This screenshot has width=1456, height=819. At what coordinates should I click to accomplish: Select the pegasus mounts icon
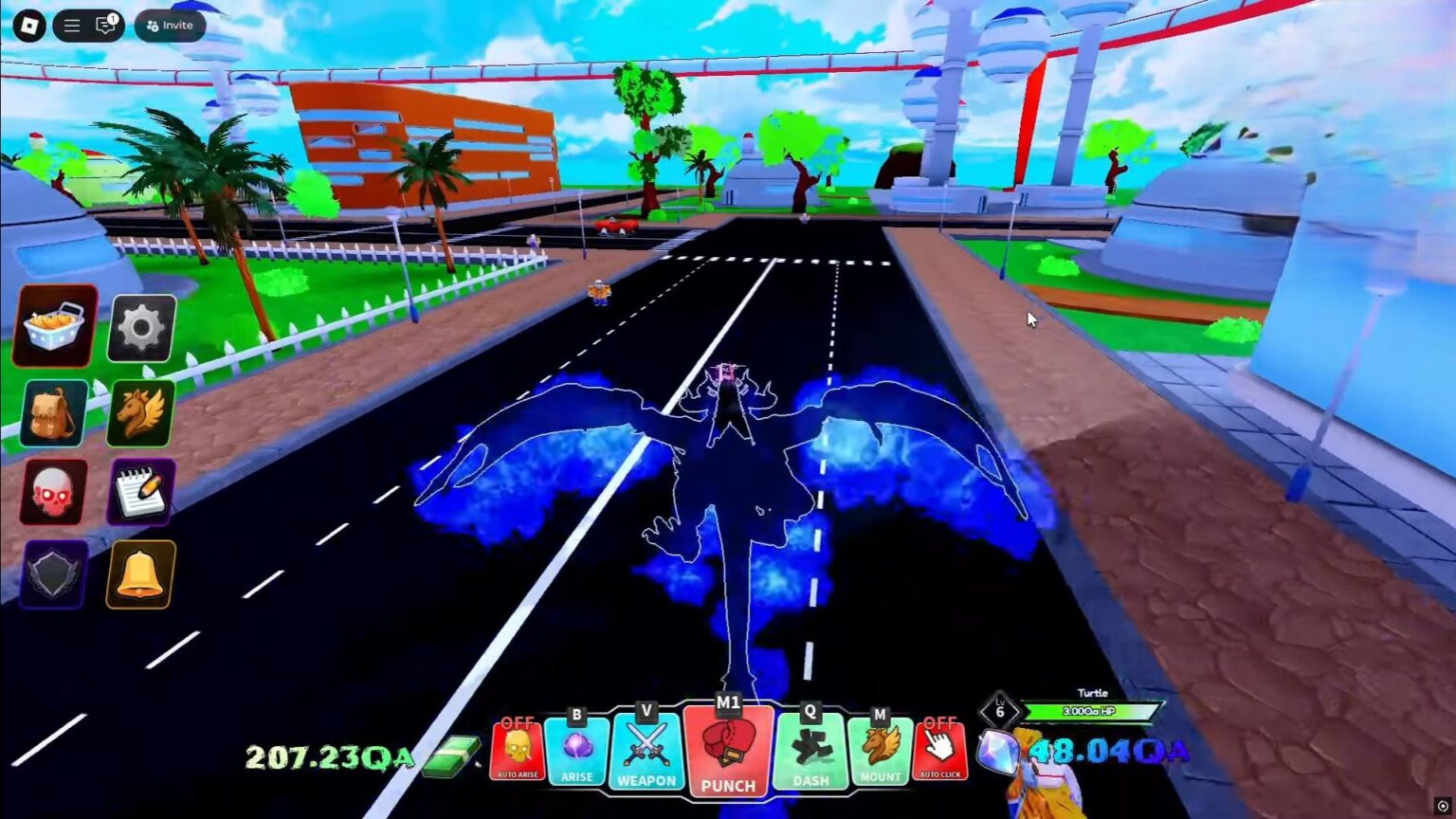pyautogui.click(x=140, y=411)
